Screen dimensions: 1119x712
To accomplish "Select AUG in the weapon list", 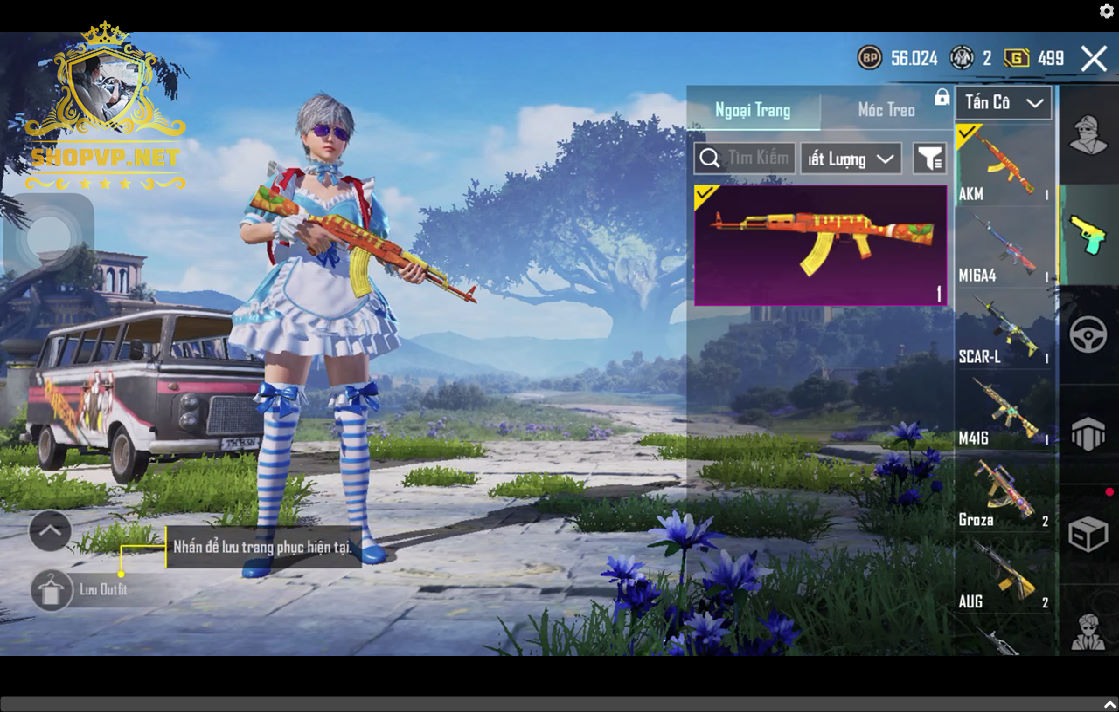I will click(1004, 574).
